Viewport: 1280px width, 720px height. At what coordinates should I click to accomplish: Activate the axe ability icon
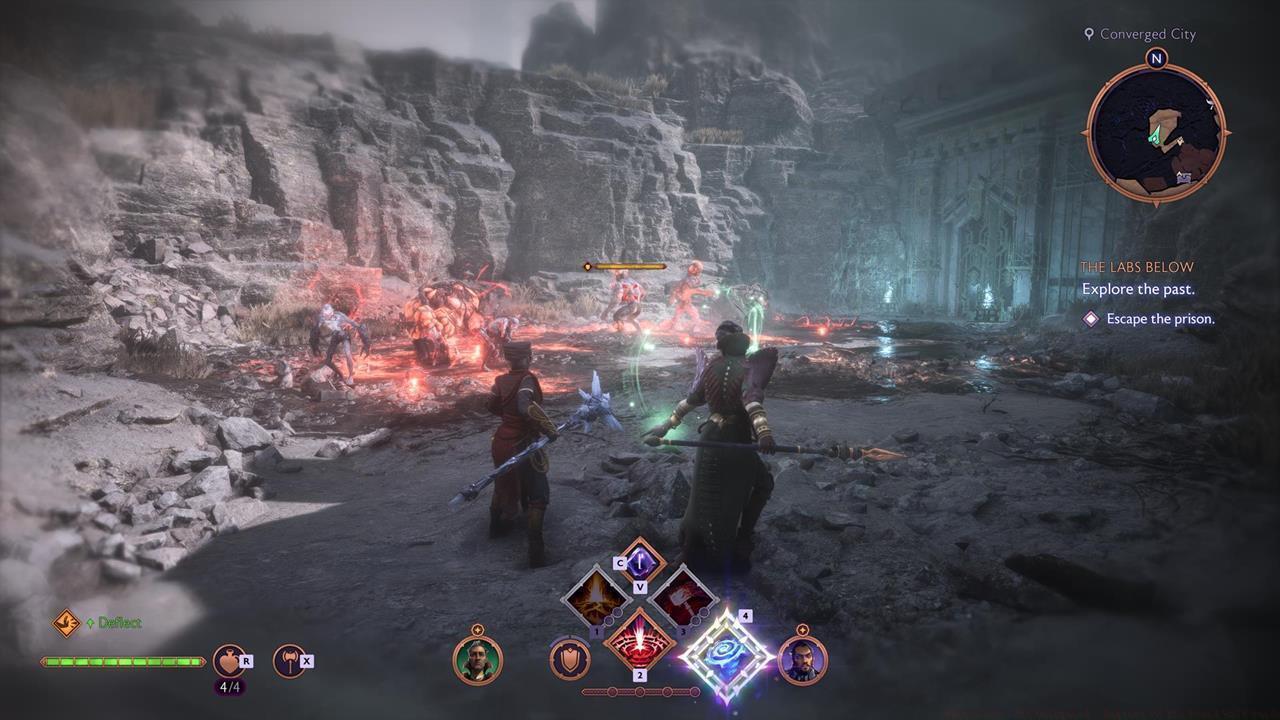coord(289,661)
